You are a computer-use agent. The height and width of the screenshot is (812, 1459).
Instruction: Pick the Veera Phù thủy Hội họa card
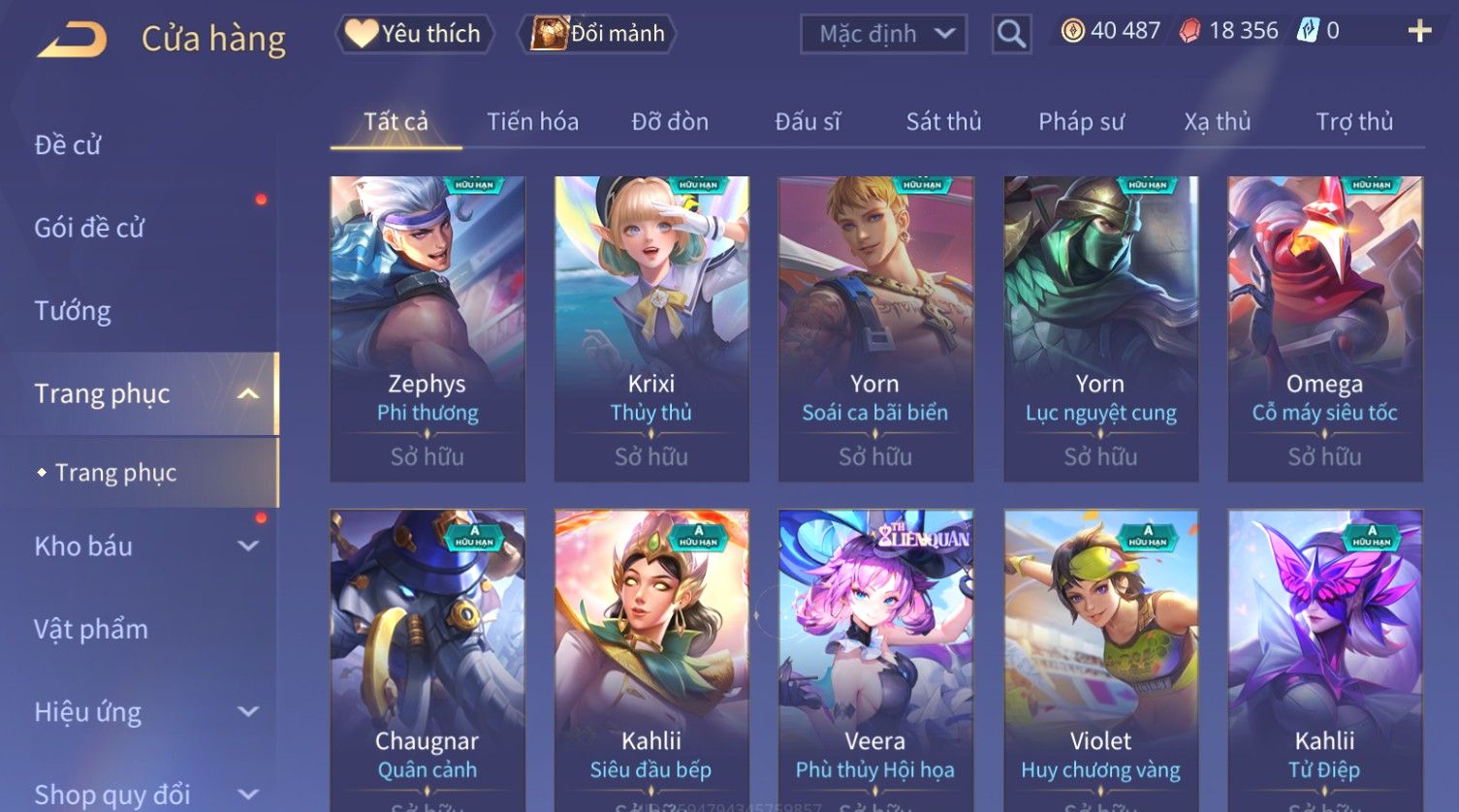point(875,659)
